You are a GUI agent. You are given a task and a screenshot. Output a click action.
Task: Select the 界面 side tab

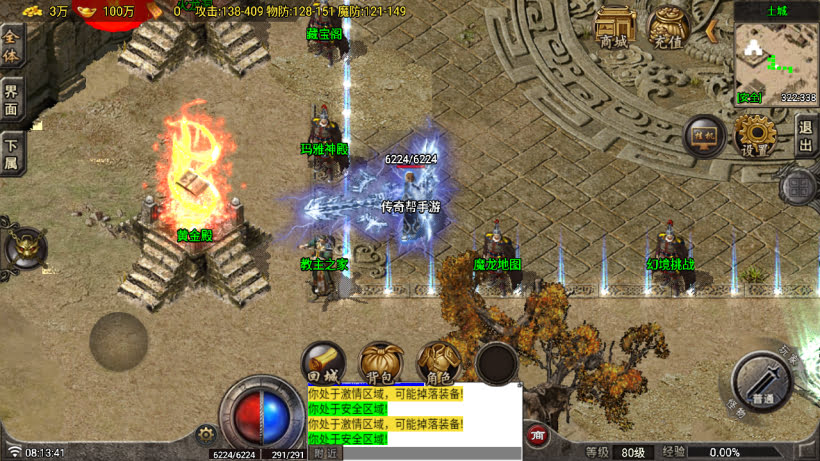click(x=11, y=100)
